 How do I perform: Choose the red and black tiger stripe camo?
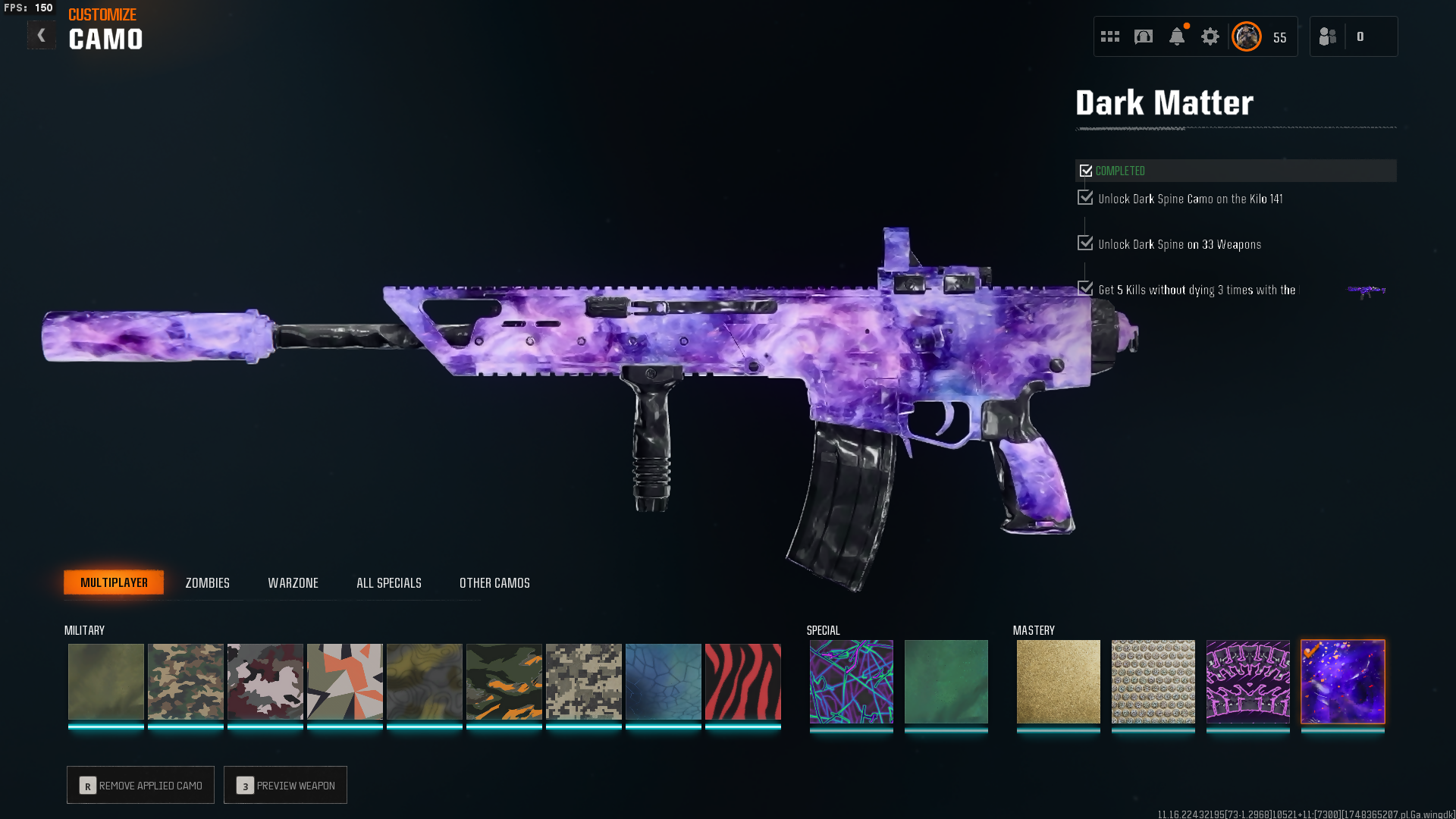[742, 681]
